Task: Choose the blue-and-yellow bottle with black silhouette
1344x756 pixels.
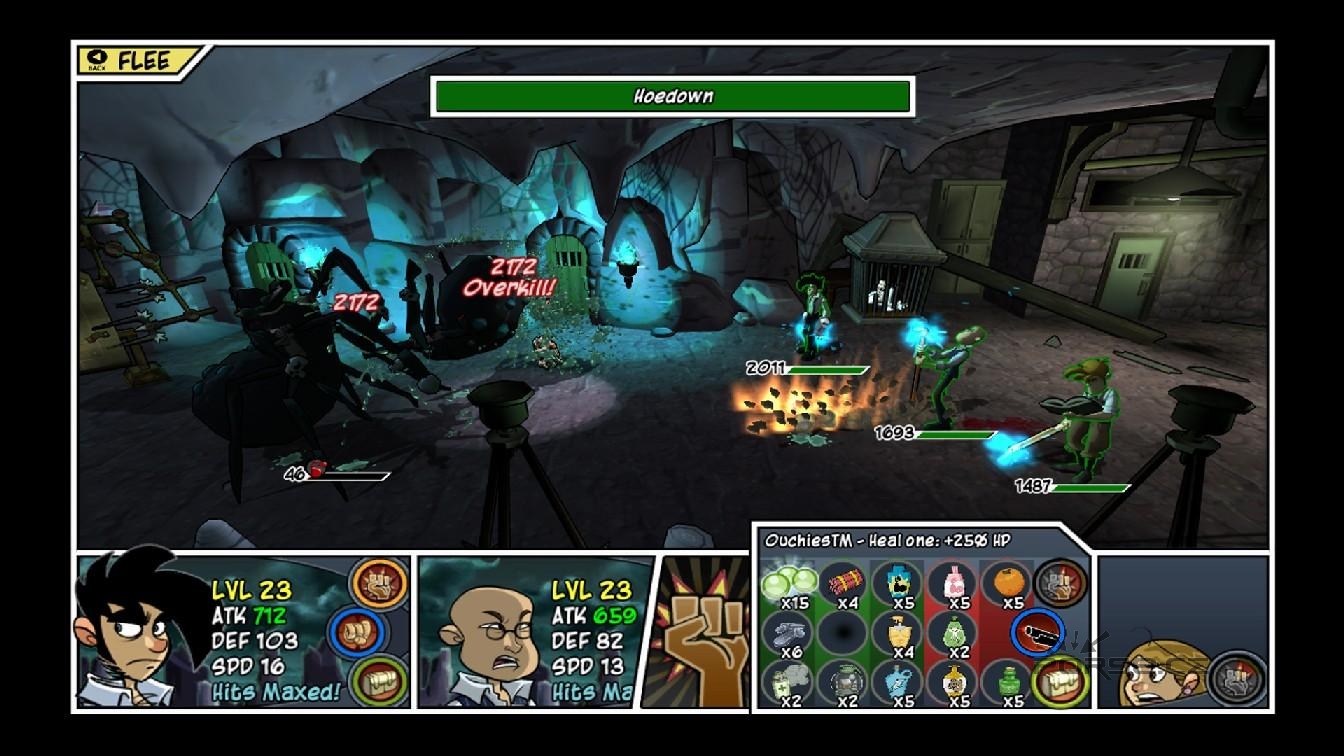Action: (897, 581)
